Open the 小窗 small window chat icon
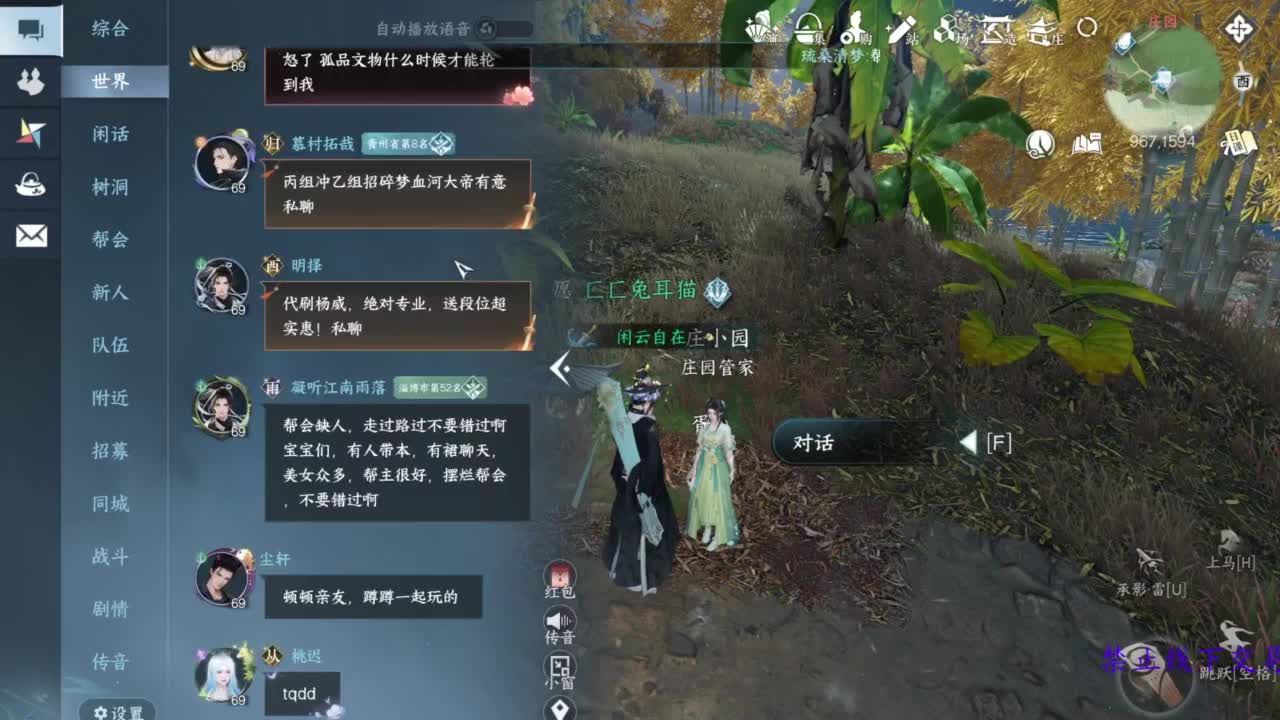The width and height of the screenshot is (1280, 720). 558,666
